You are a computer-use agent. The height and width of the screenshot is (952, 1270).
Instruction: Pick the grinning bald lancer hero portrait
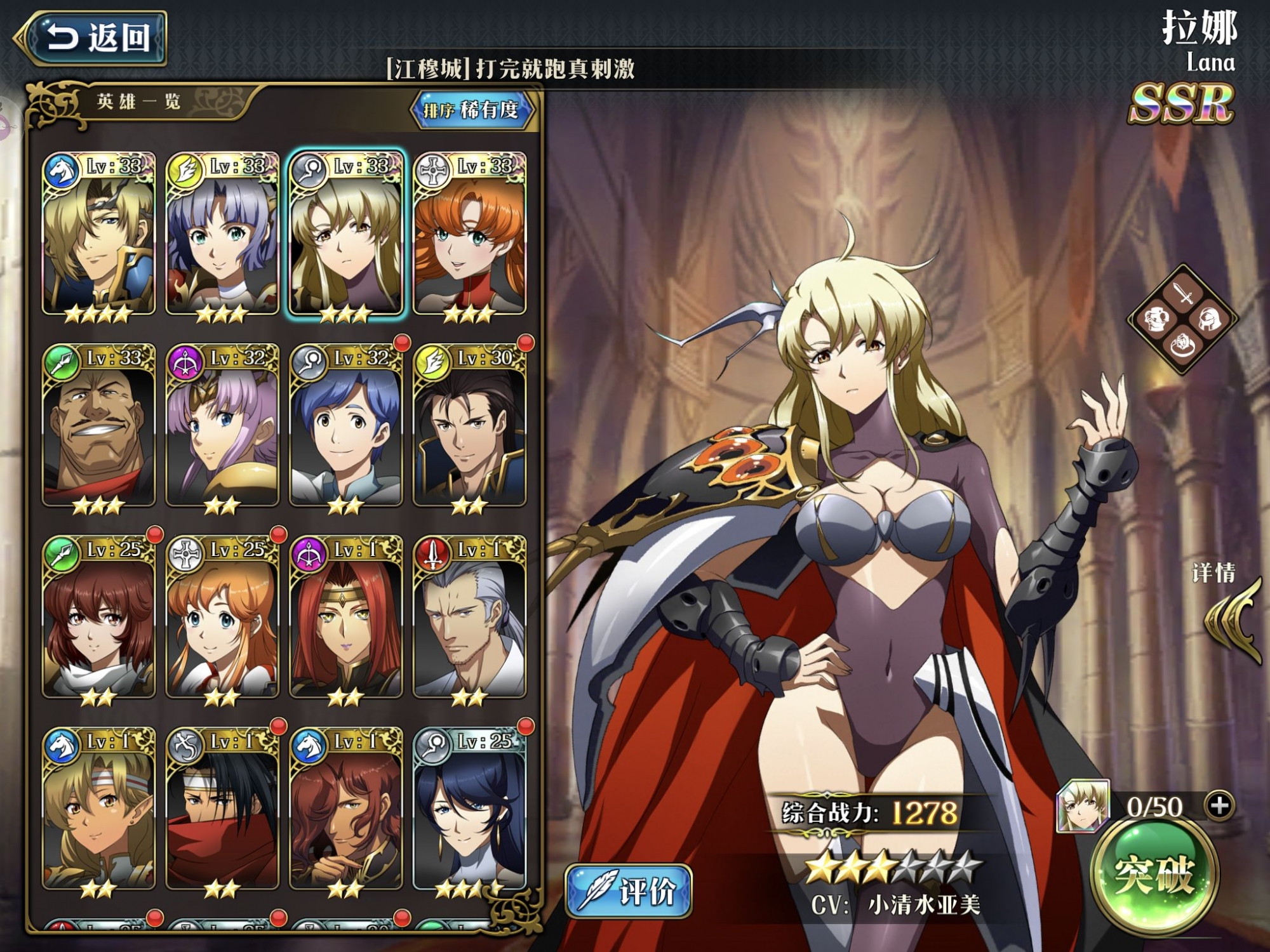point(98,426)
